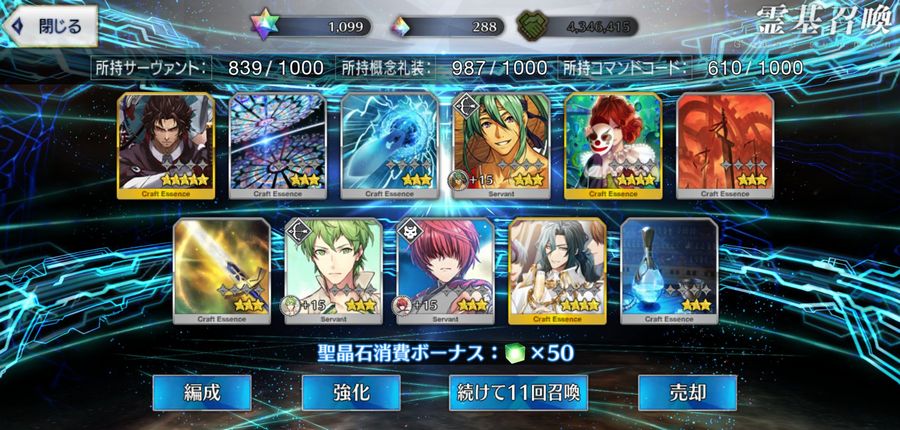Select the five-star white-robed figure Craft Essence
Image resolution: width=900 pixels, height=430 pixels.
click(557, 268)
